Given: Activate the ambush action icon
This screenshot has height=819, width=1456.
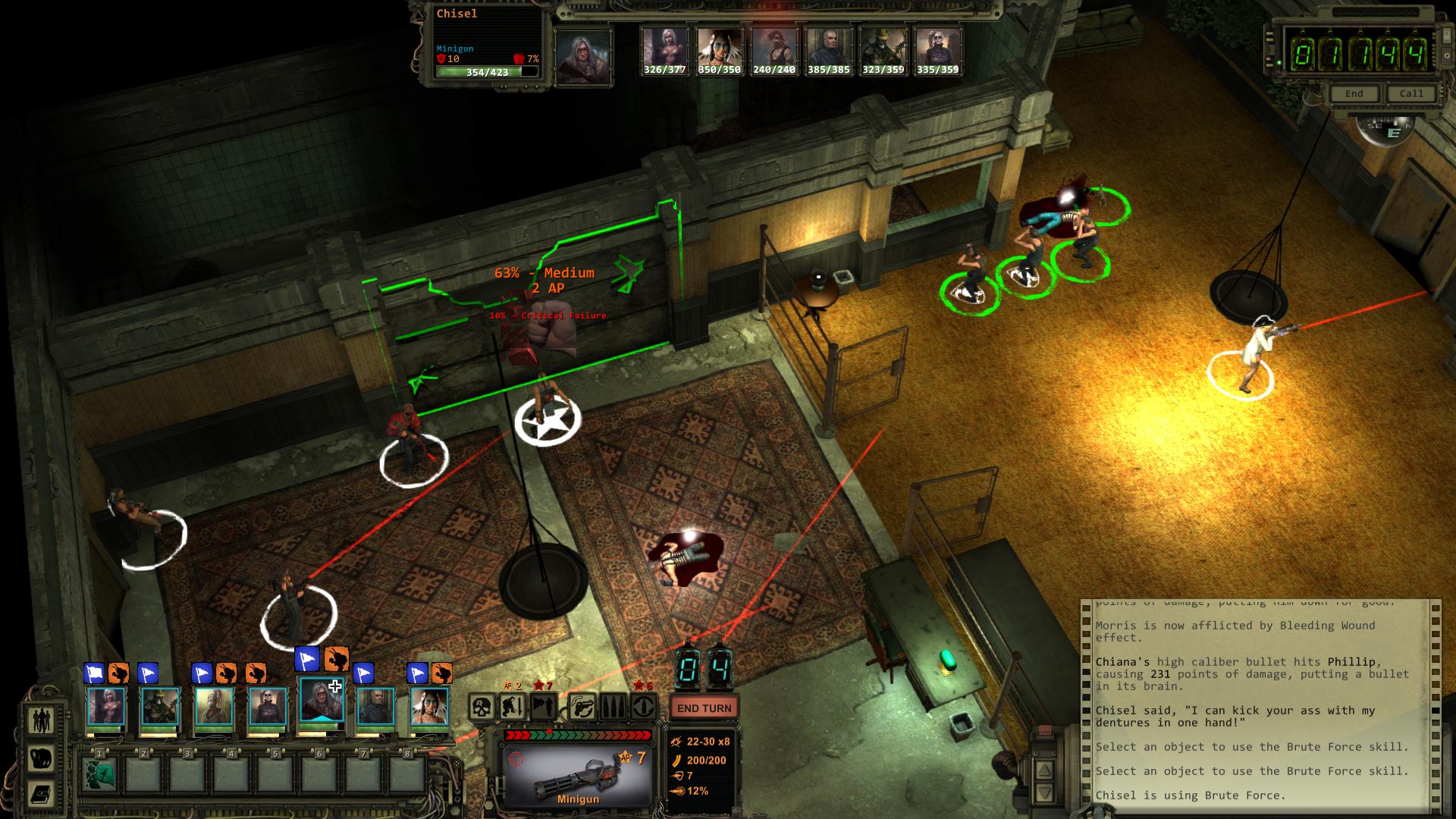Looking at the screenshot, I should 544,708.
